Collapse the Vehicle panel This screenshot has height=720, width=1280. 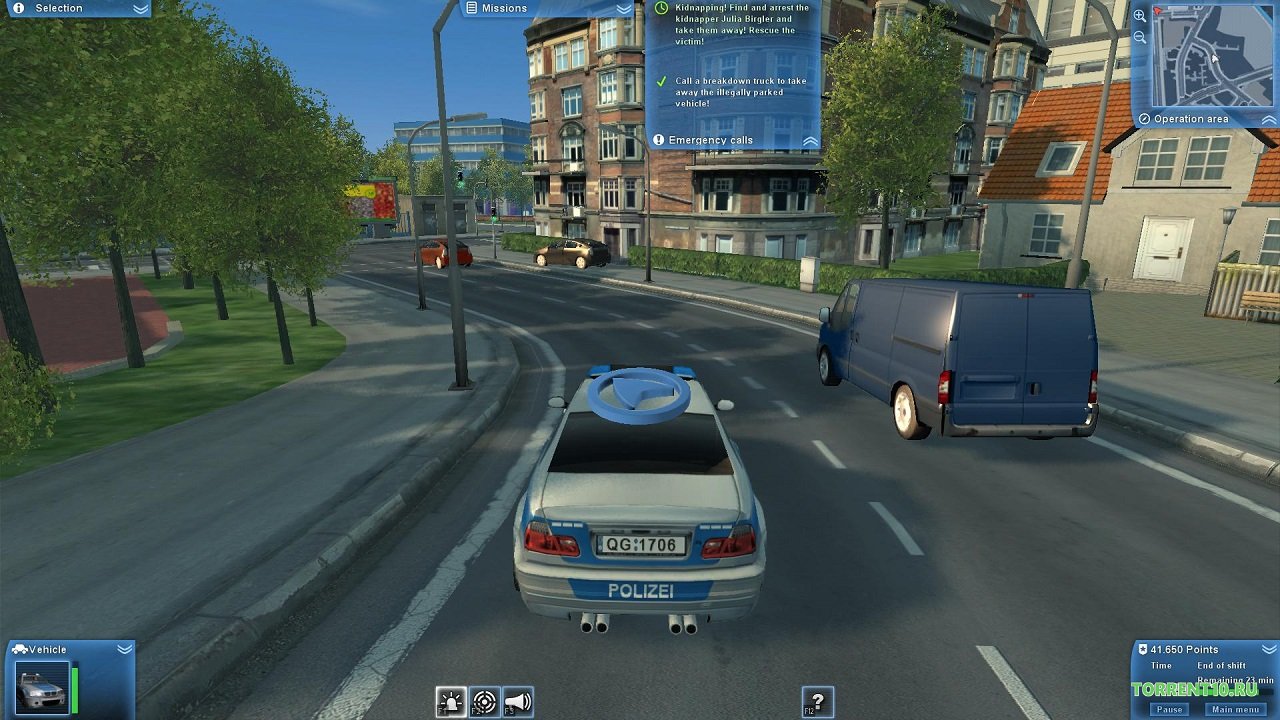tap(124, 649)
